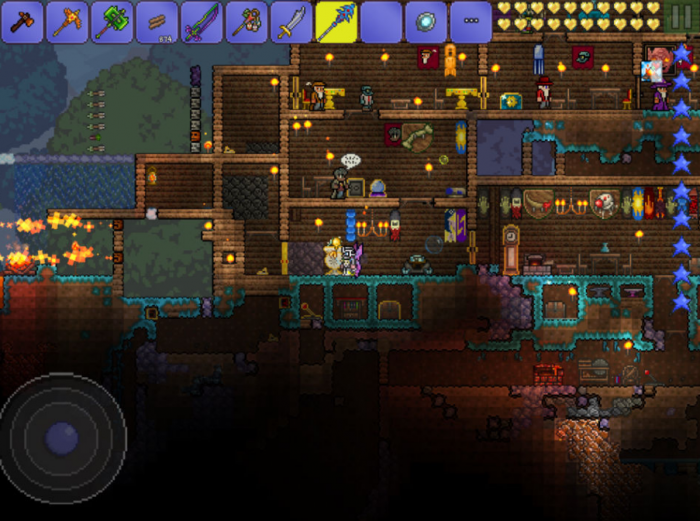Select the molten pickaxe hotbar slot
The image size is (700, 521).
(x=67, y=22)
